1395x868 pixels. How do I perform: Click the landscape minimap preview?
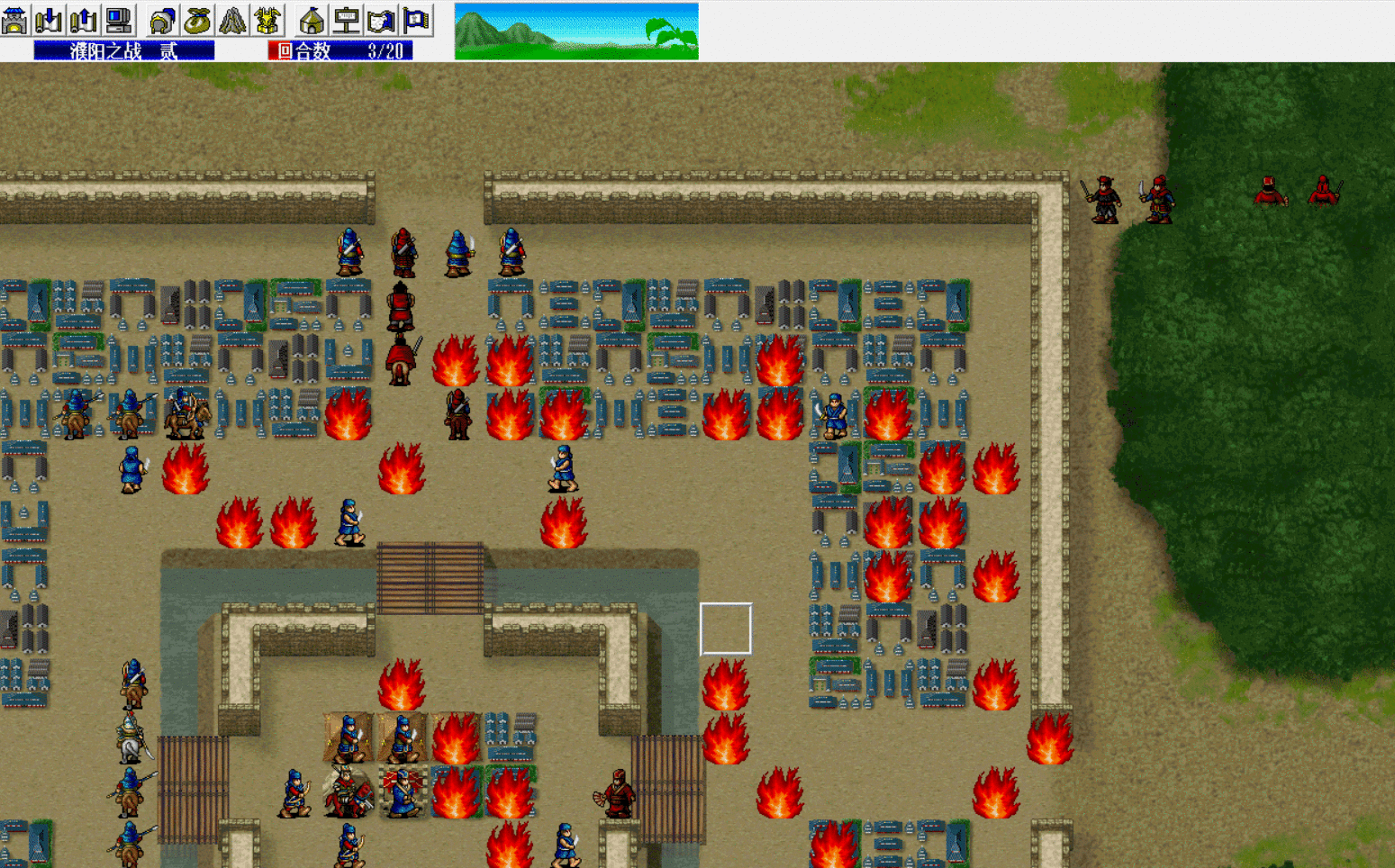click(x=576, y=30)
